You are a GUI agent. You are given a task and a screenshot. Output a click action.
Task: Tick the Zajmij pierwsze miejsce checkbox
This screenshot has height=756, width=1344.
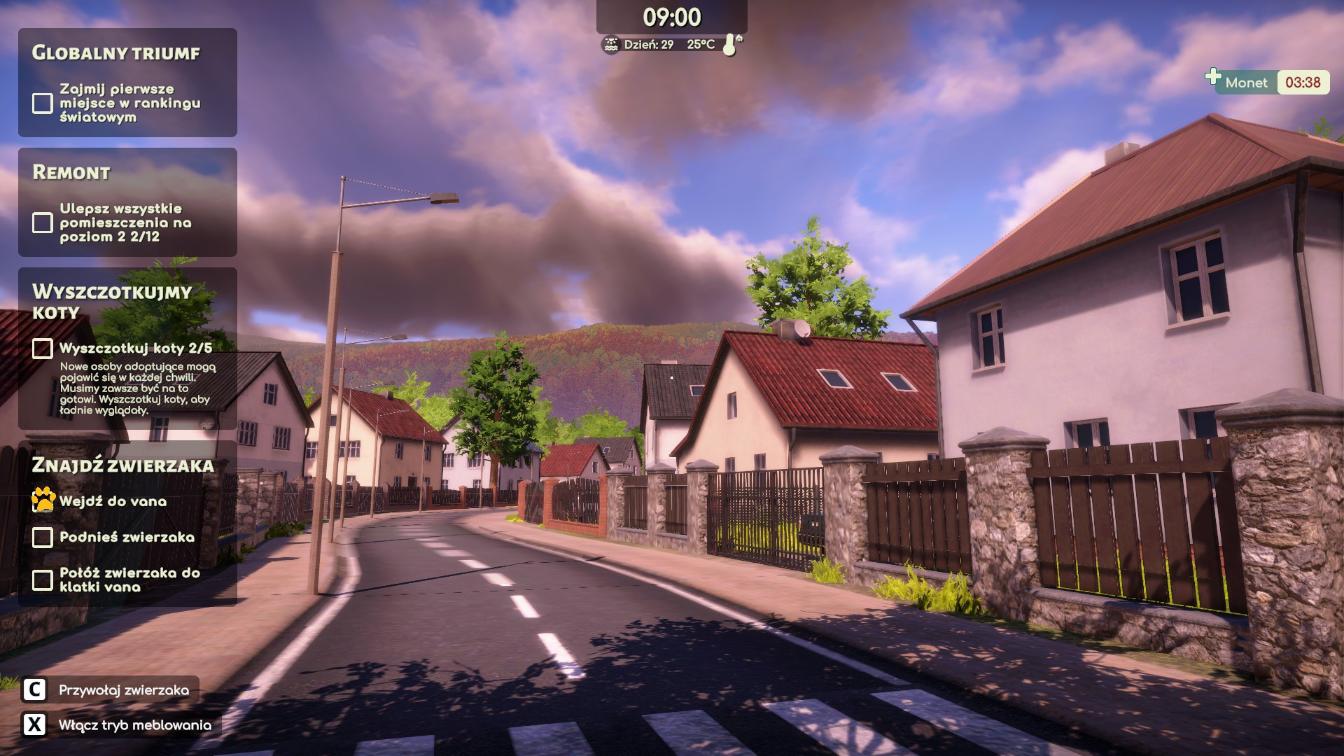coord(42,103)
